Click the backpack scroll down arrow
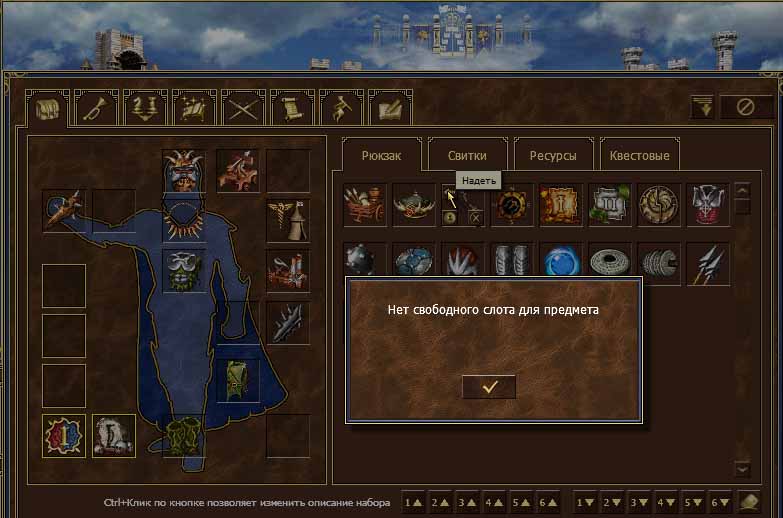Viewport: 783px width, 518px height. coord(742,468)
